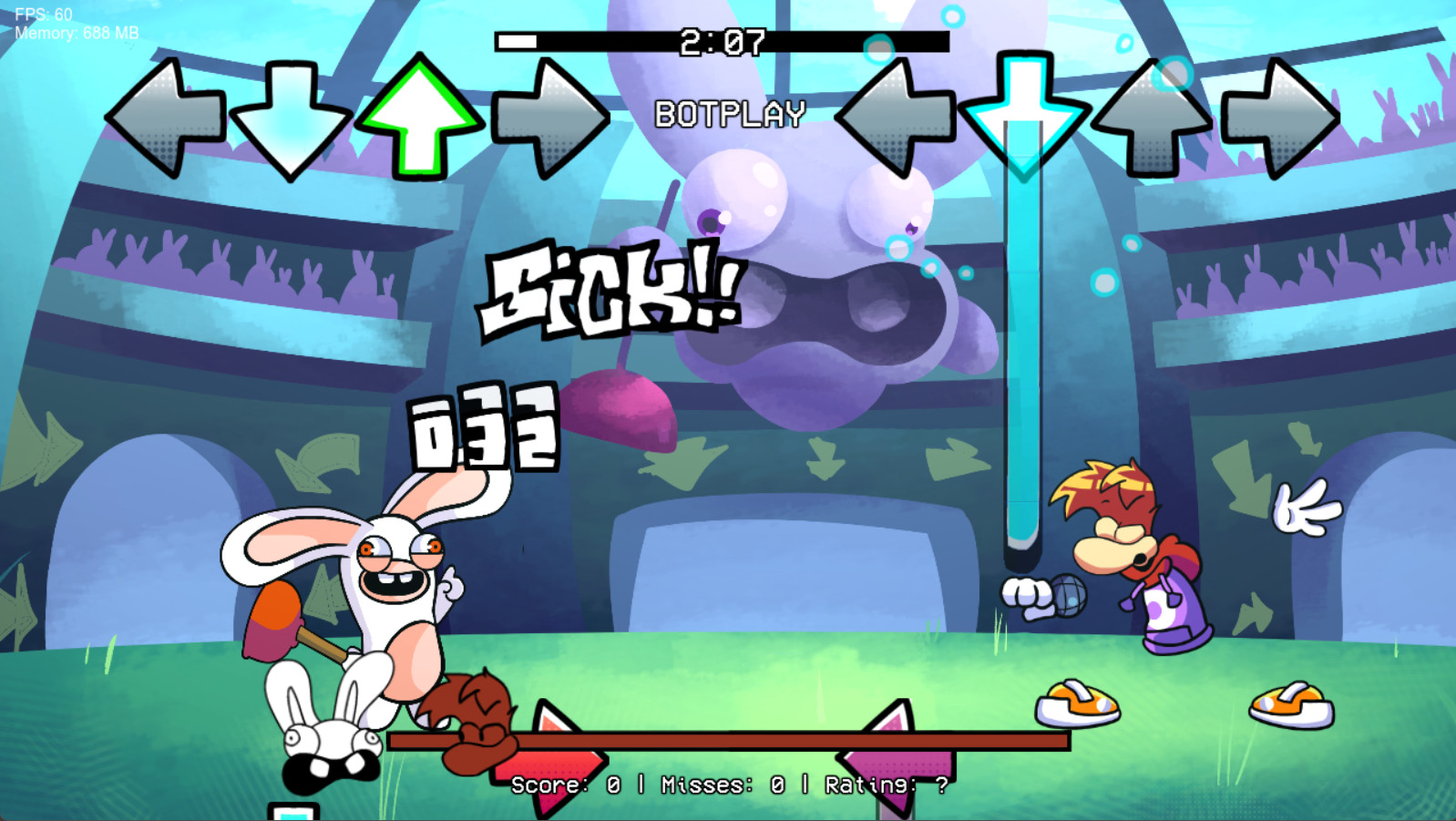
Task: Click the highlighted down arrow note
Action: (1025, 114)
